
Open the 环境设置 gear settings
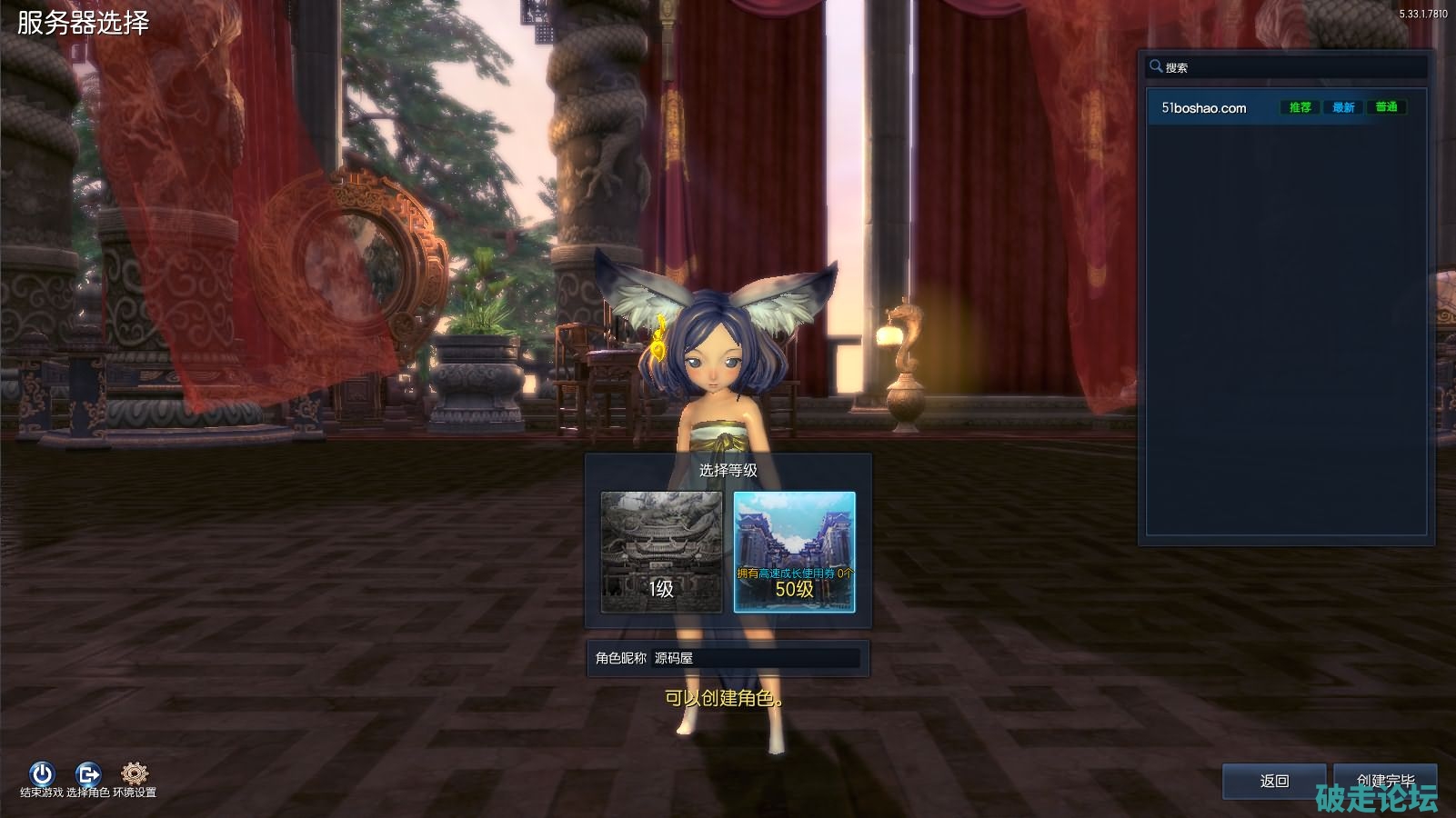pyautogui.click(x=135, y=774)
